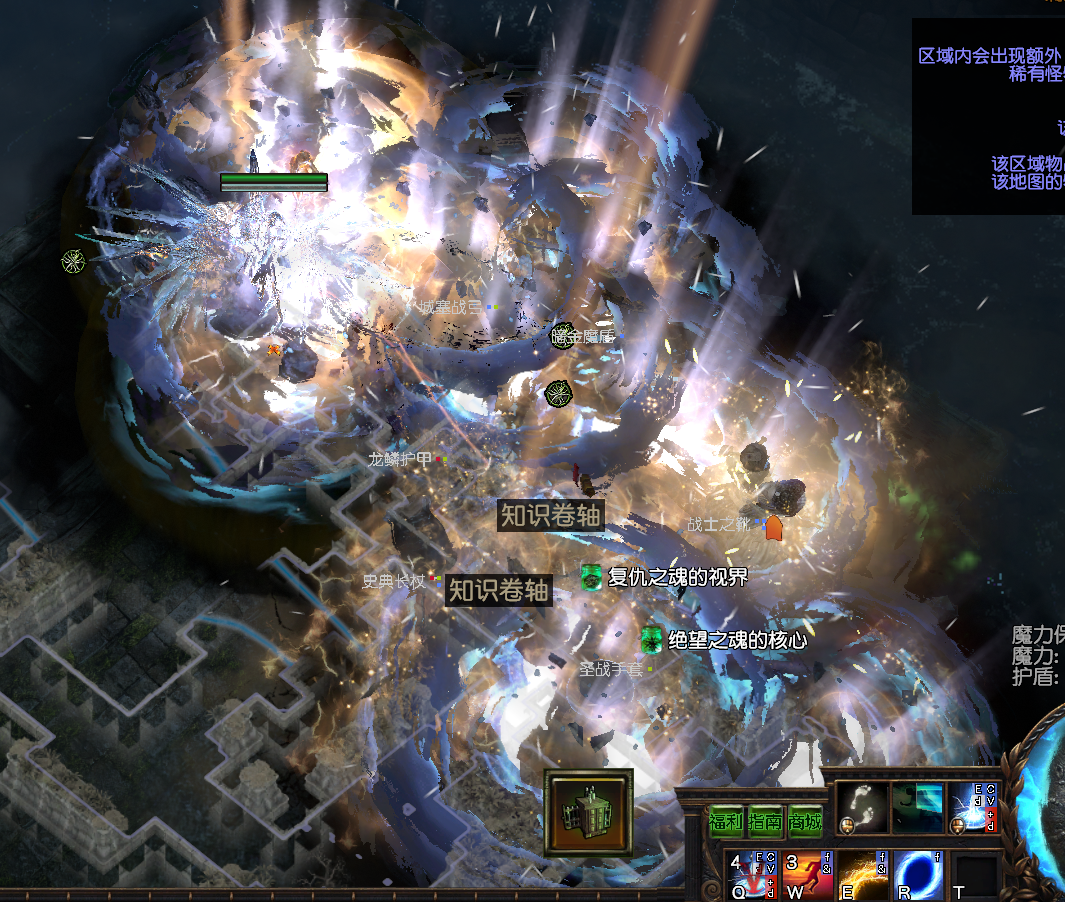This screenshot has height=902, width=1065.
Task: Open the 福利 welfare menu
Action: coord(726,822)
